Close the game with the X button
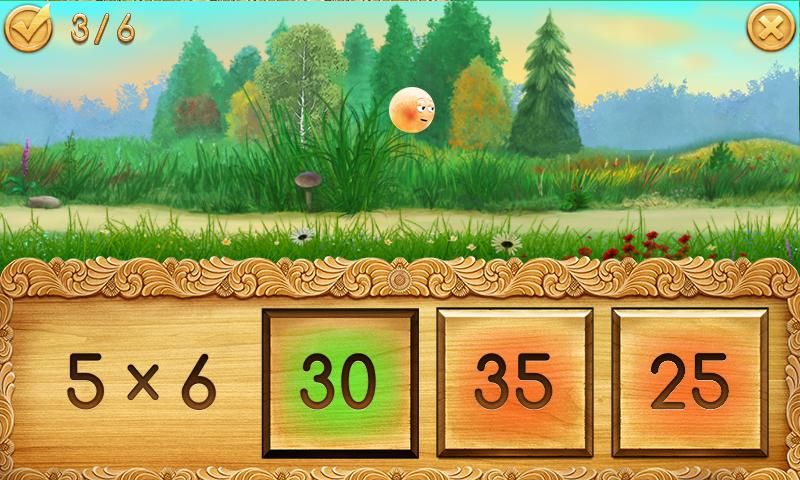Viewport: 800px width, 480px height. click(768, 30)
